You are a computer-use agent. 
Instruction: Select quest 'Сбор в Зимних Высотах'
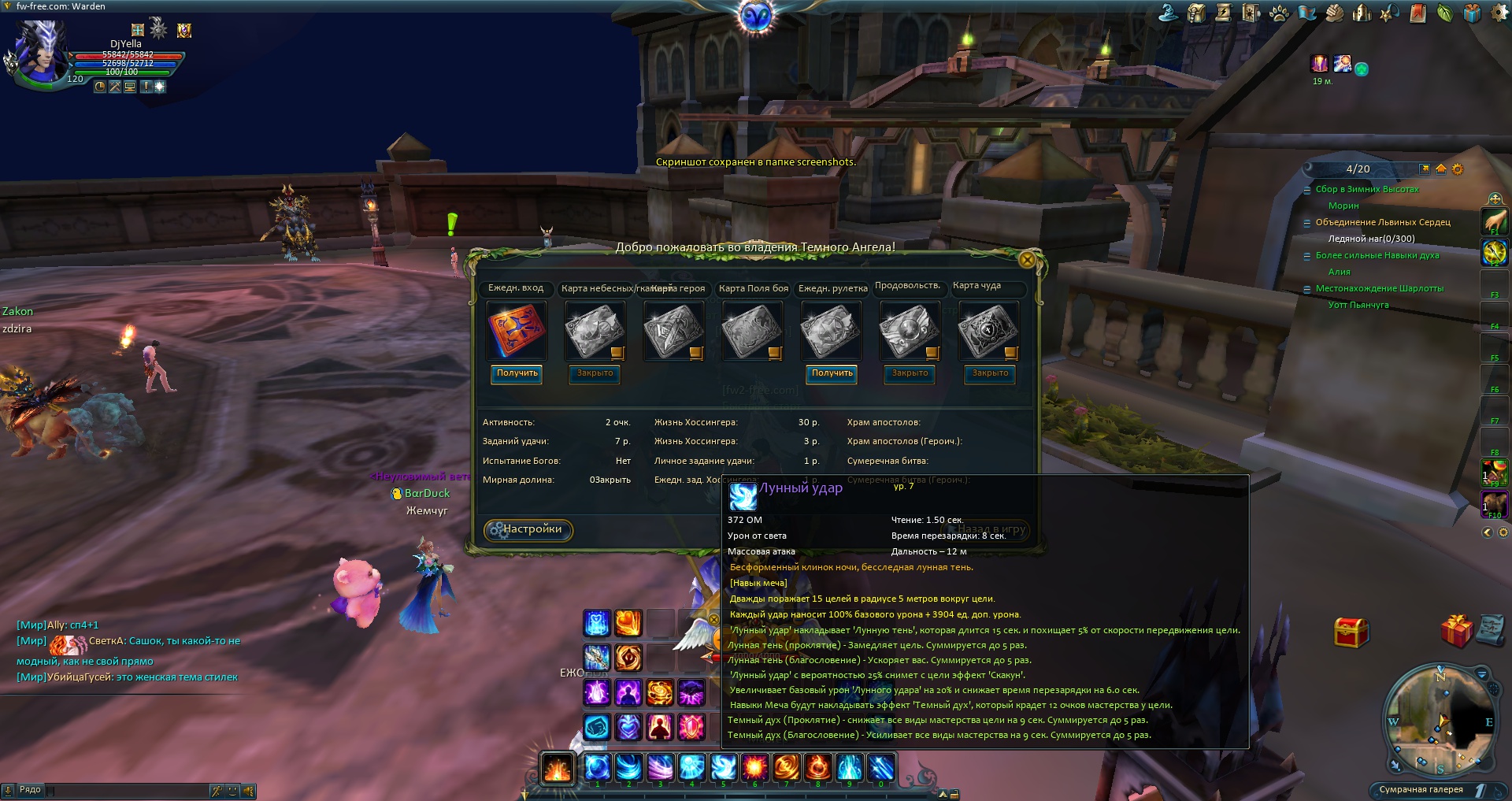click(x=1367, y=189)
